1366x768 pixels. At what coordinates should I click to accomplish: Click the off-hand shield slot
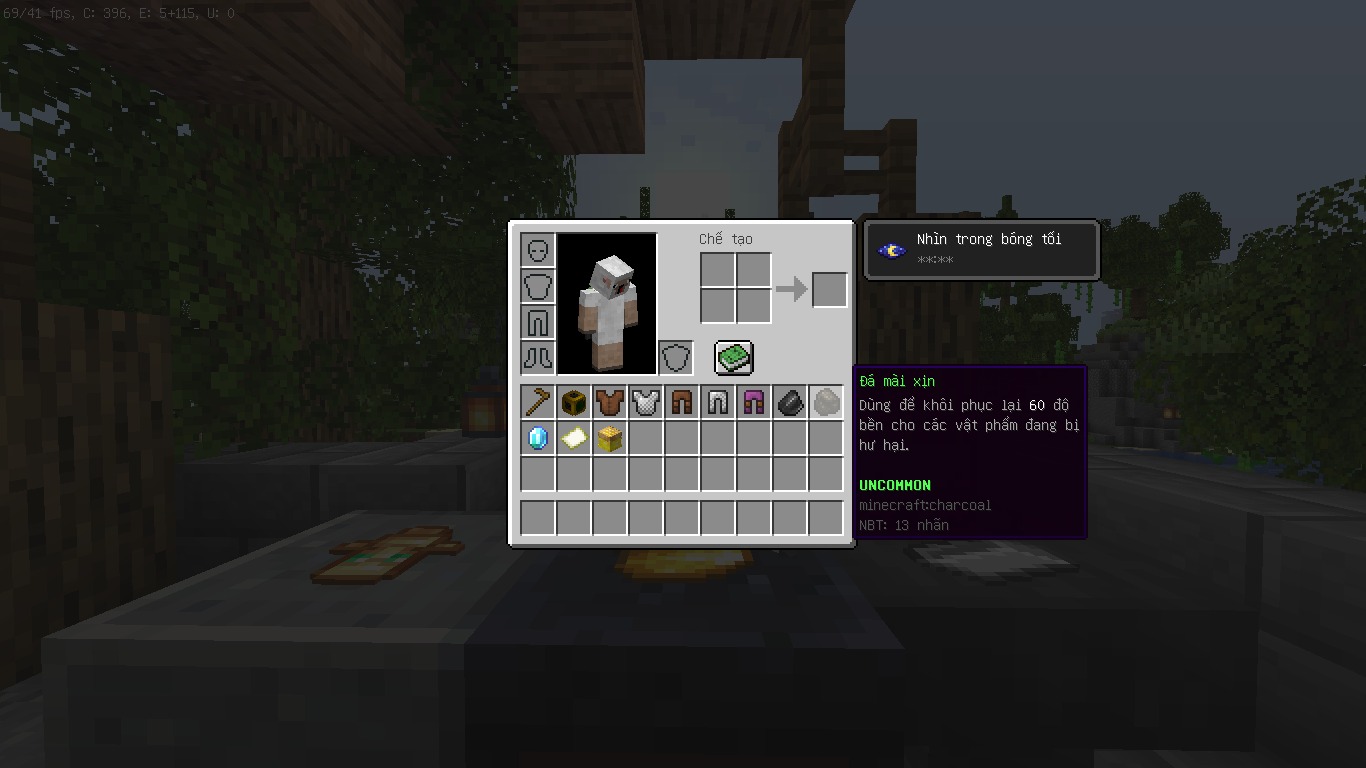(x=676, y=357)
